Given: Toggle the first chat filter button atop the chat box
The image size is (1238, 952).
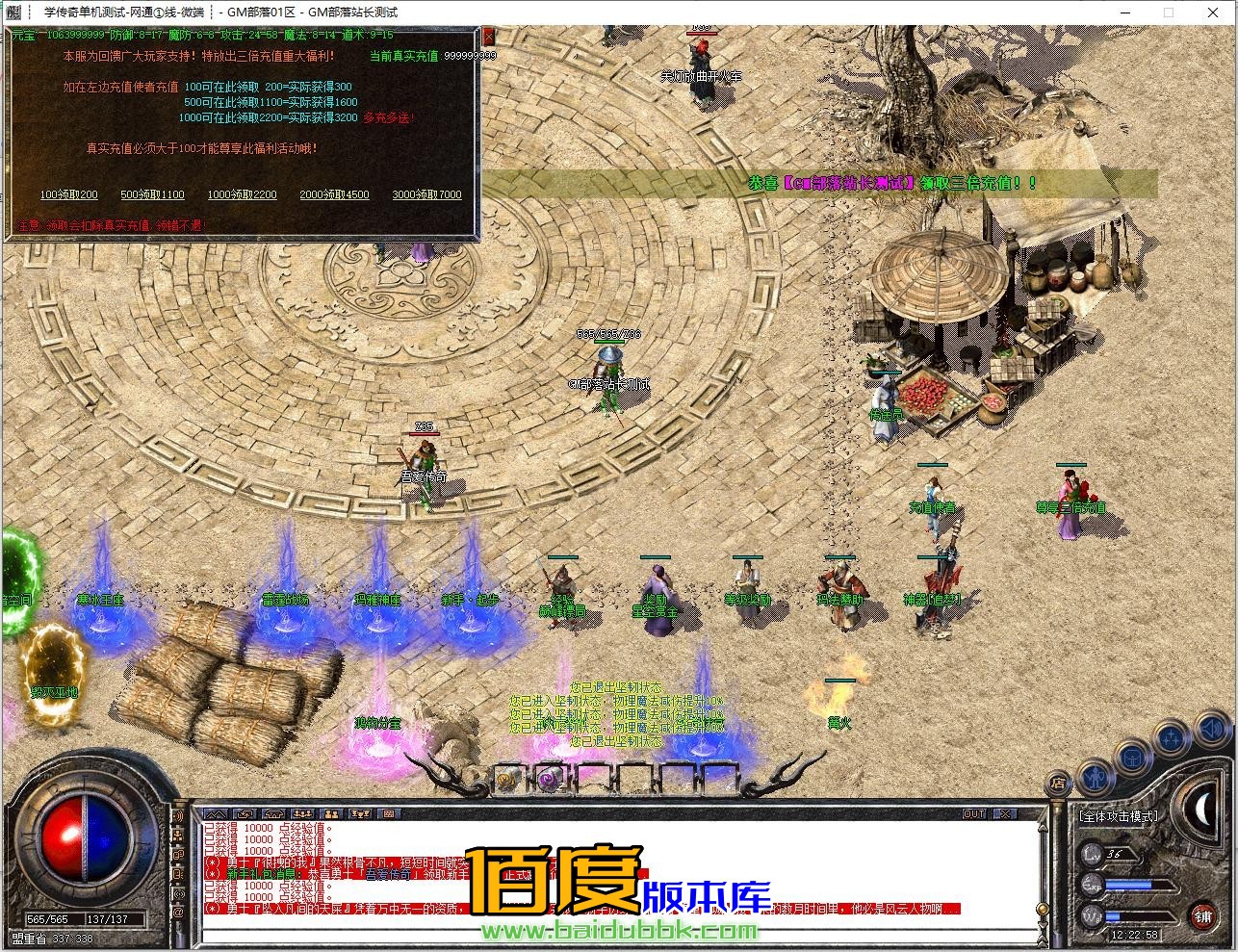Looking at the screenshot, I should pos(219,813).
